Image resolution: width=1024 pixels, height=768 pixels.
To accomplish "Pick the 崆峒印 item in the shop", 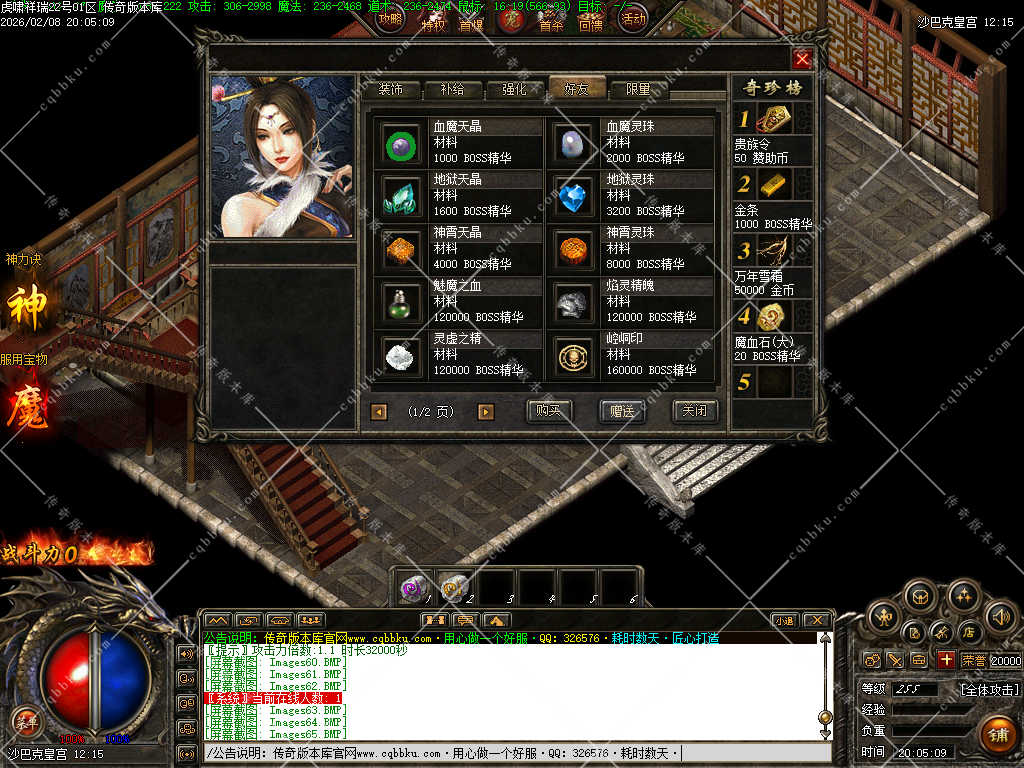I will point(574,355).
